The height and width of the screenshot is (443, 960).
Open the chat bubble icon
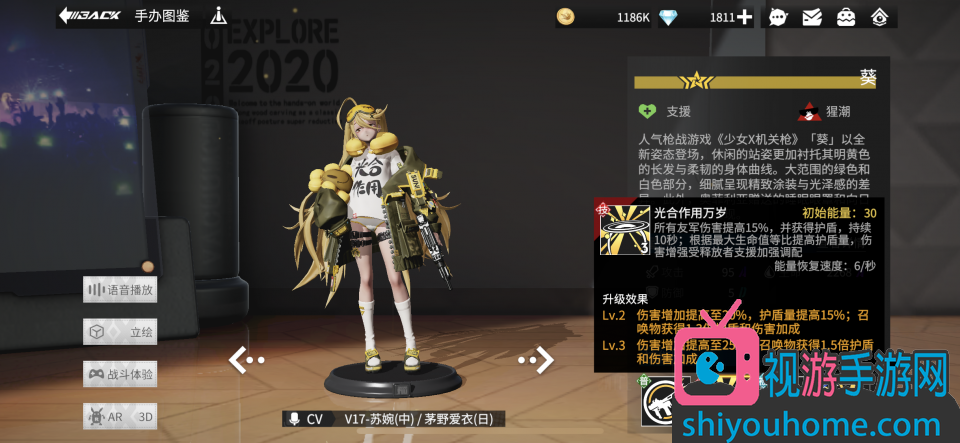(x=778, y=17)
